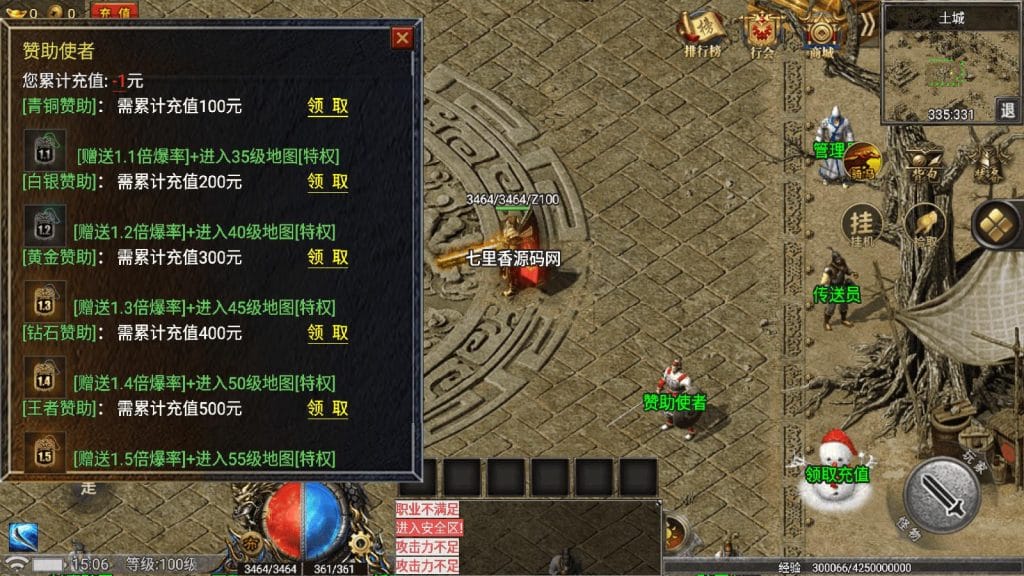The width and height of the screenshot is (1024, 576).
Task: Click the 退 exit button on minimap
Action: pyautogui.click(x=1006, y=110)
